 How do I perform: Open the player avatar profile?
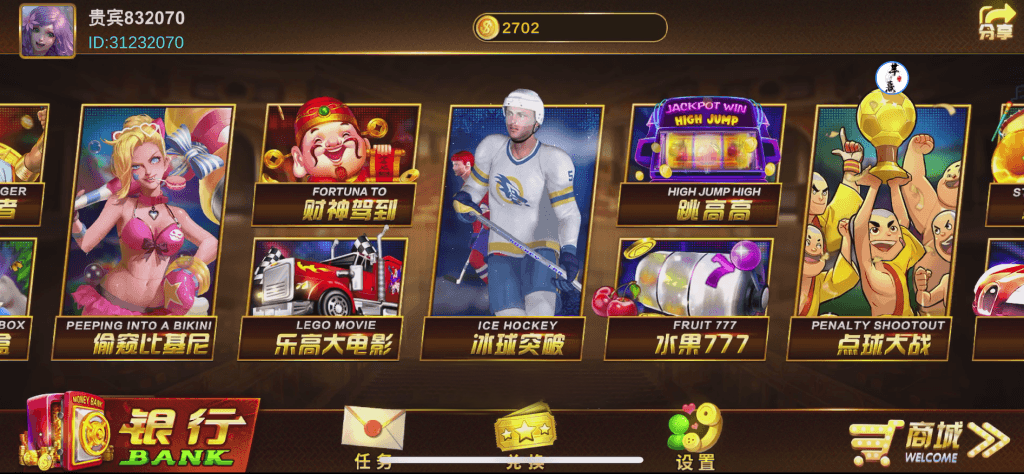point(47,30)
